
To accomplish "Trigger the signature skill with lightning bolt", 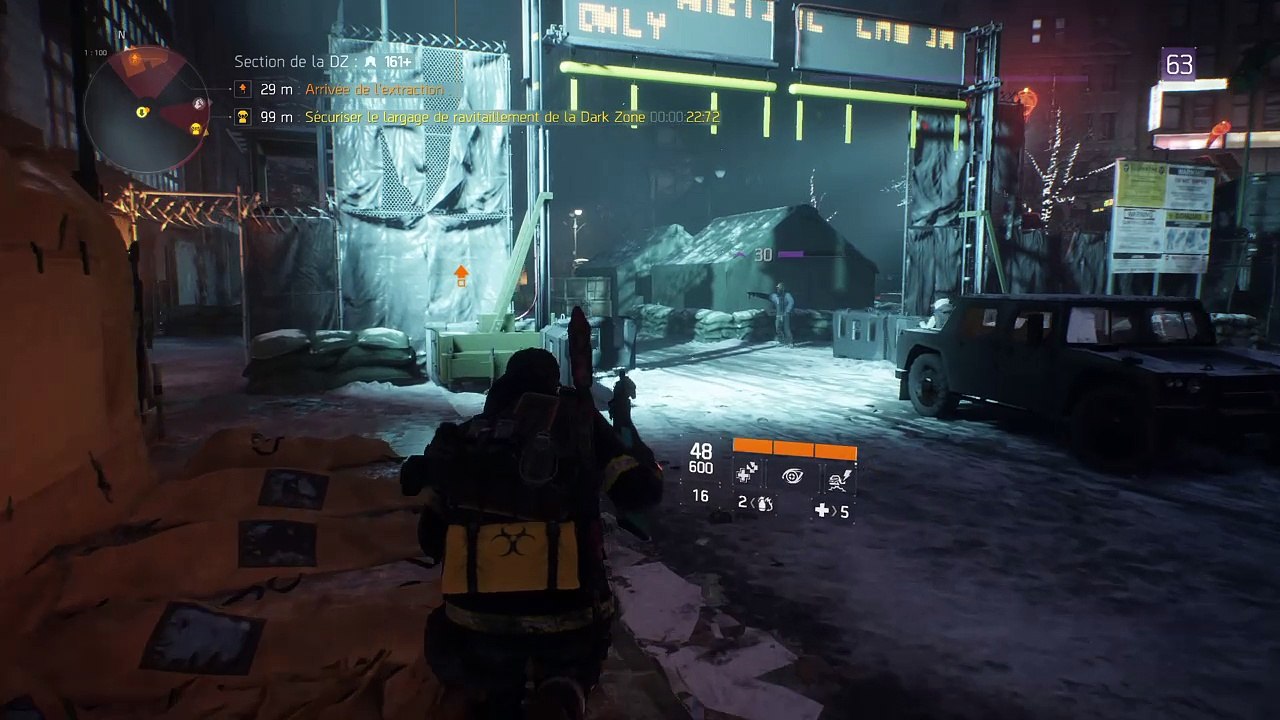I will click(837, 478).
